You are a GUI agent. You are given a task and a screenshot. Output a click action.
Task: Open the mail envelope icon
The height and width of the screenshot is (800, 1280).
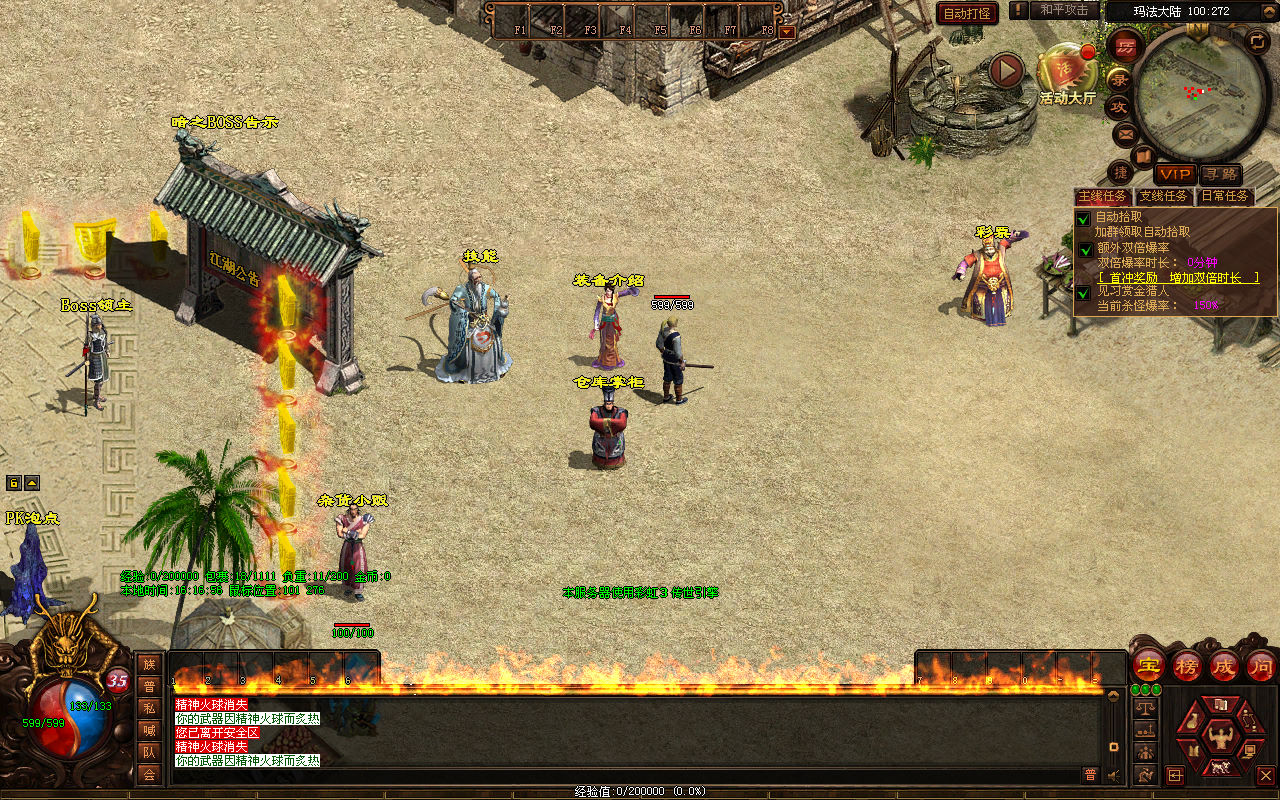coord(1125,133)
